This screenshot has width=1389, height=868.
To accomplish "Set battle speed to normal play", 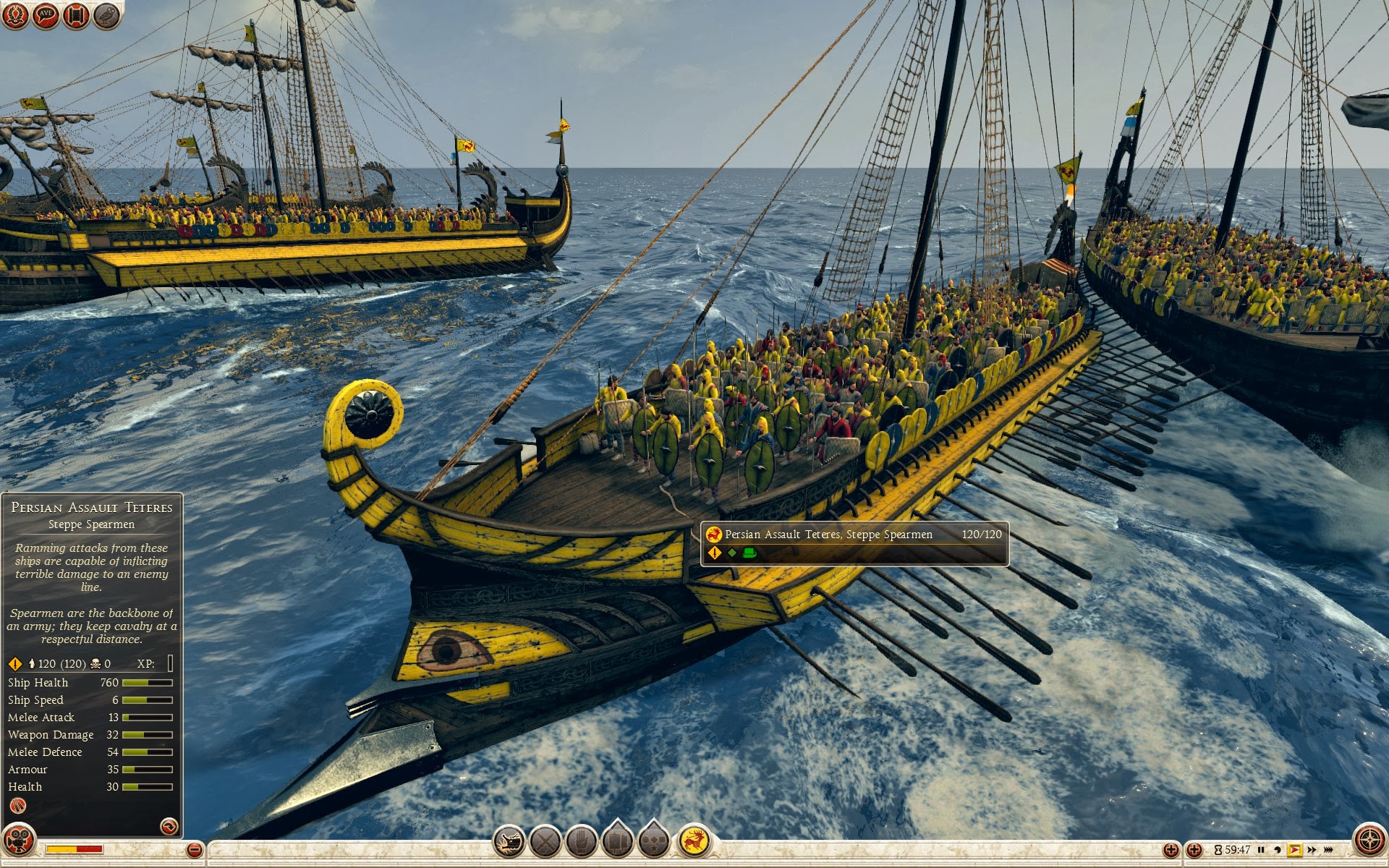I will pos(1294,850).
